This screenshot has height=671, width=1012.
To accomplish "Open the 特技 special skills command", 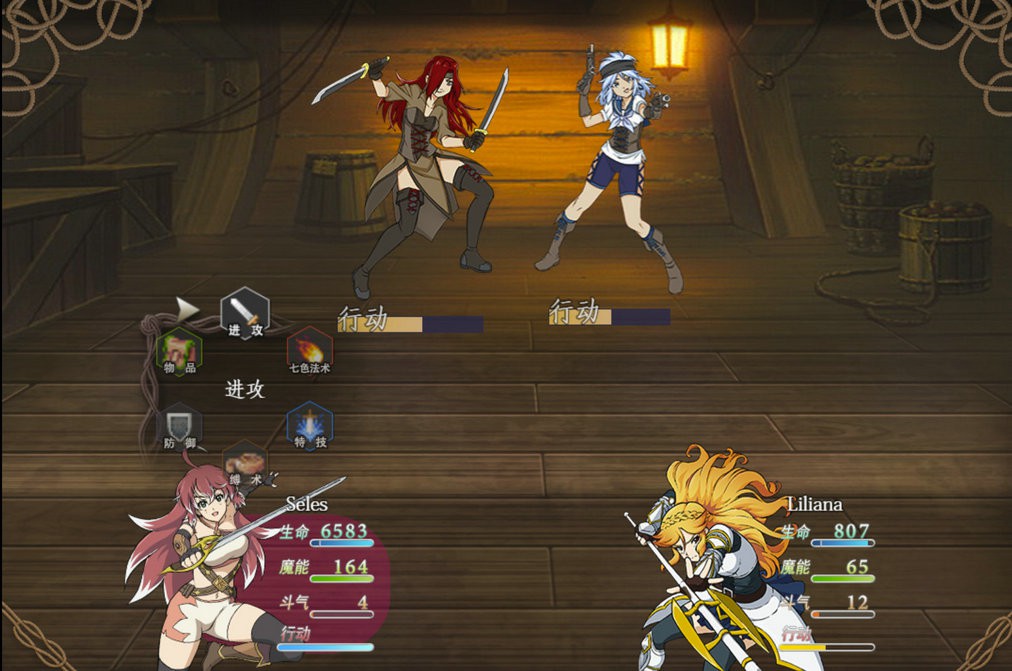I will (310, 427).
